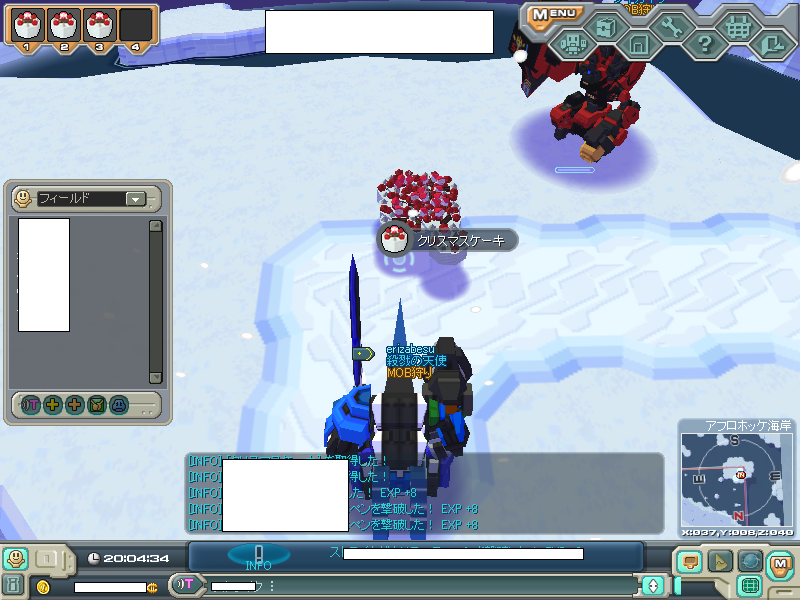Open the orange MENU button
Image resolution: width=800 pixels, height=600 pixels.
click(556, 13)
